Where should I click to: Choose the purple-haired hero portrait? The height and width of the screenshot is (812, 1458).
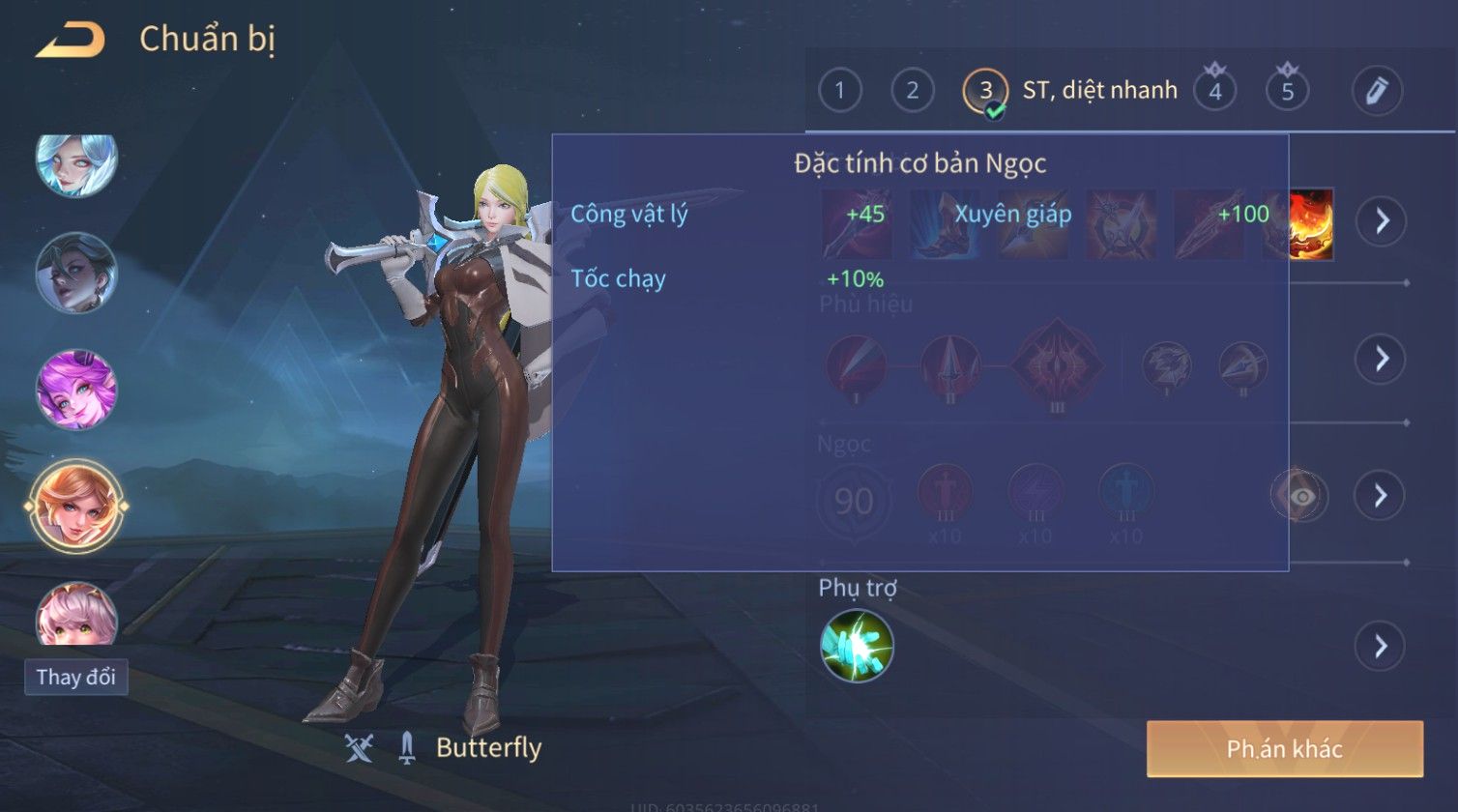tap(76, 390)
